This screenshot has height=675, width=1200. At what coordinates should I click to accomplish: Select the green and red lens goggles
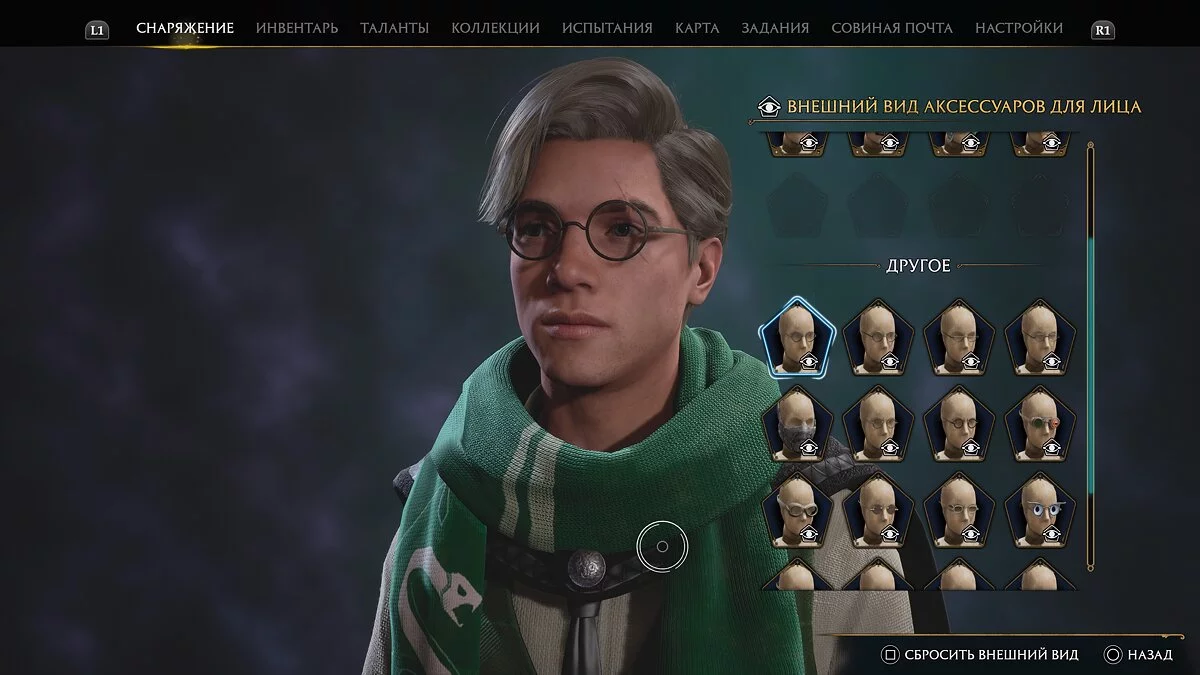click(1041, 423)
